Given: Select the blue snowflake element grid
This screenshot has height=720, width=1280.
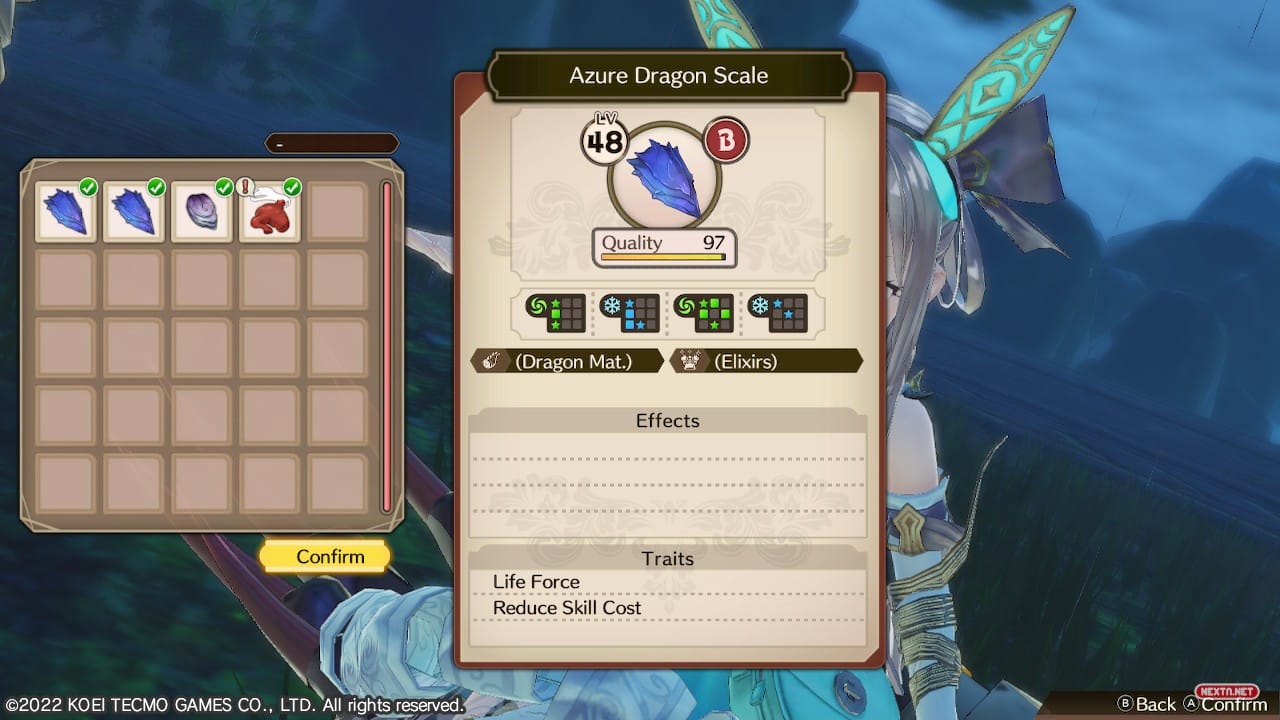Looking at the screenshot, I should [631, 312].
